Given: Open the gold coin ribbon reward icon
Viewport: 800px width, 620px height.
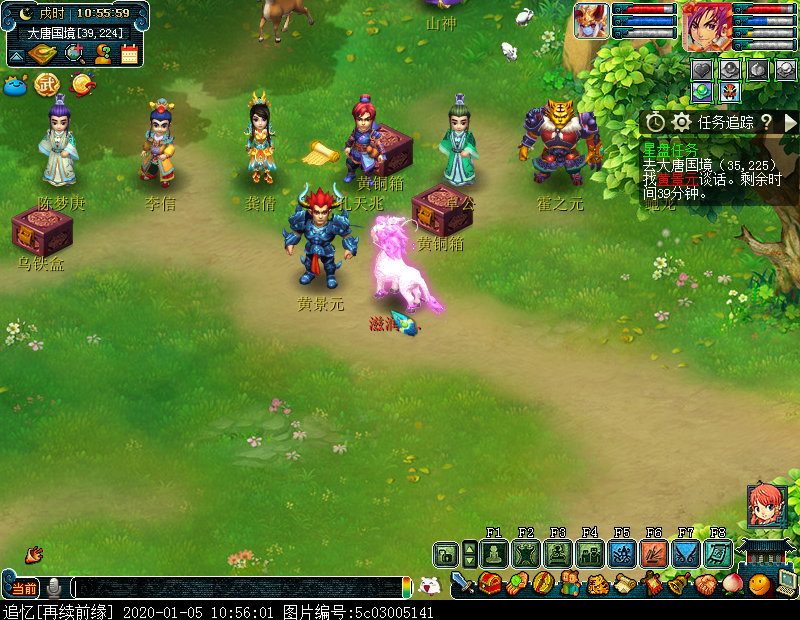Looking at the screenshot, I should pyautogui.click(x=83, y=86).
